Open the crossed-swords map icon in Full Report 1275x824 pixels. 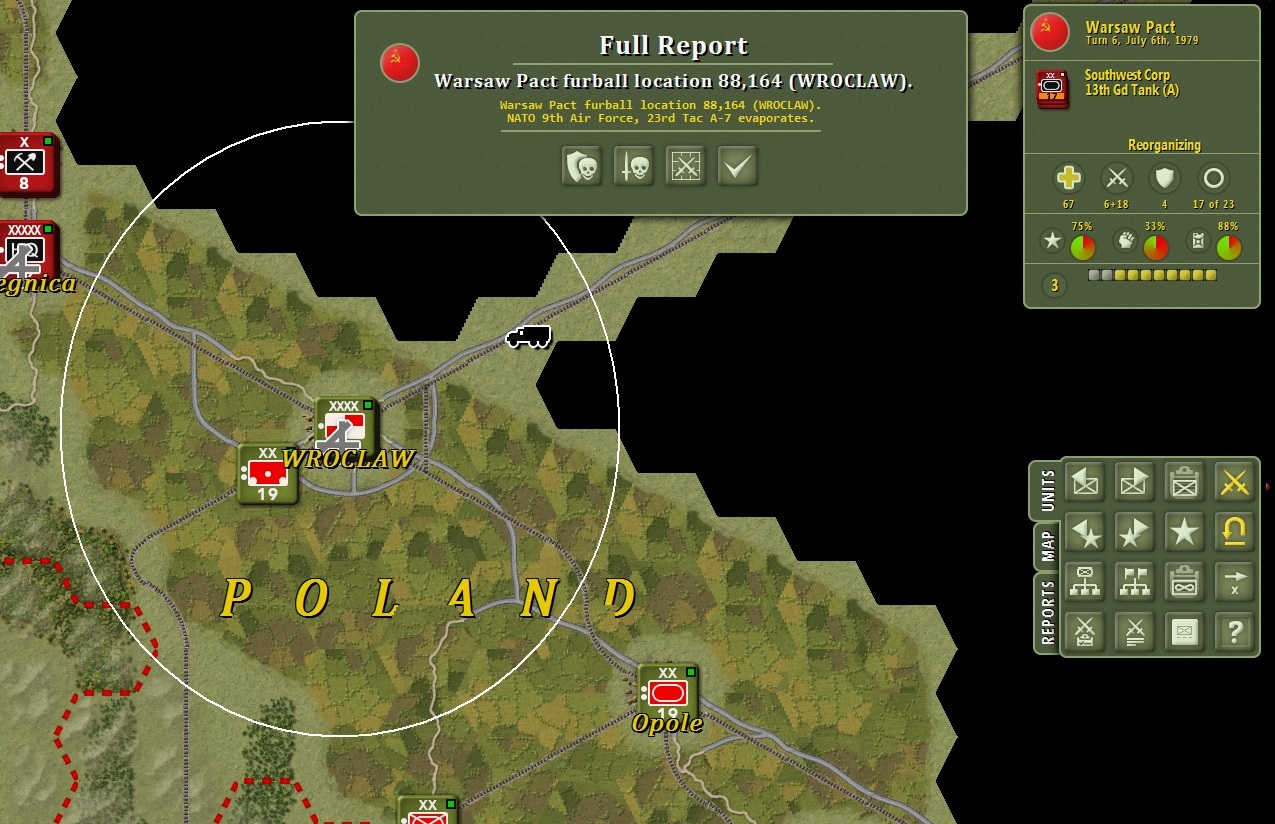tap(685, 166)
